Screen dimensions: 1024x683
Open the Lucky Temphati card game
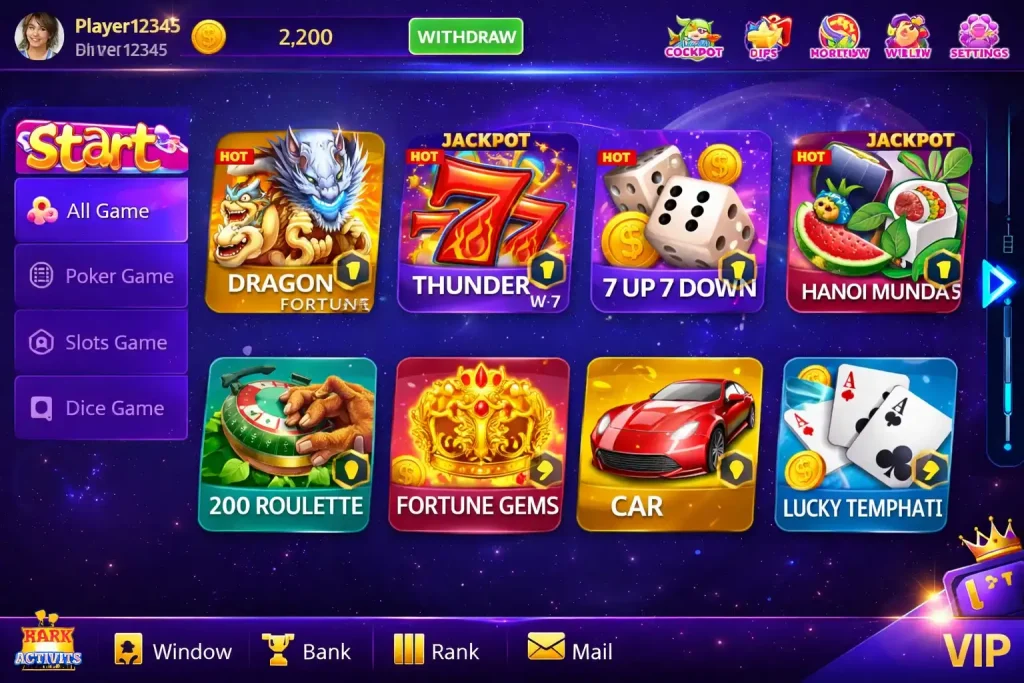[x=865, y=443]
